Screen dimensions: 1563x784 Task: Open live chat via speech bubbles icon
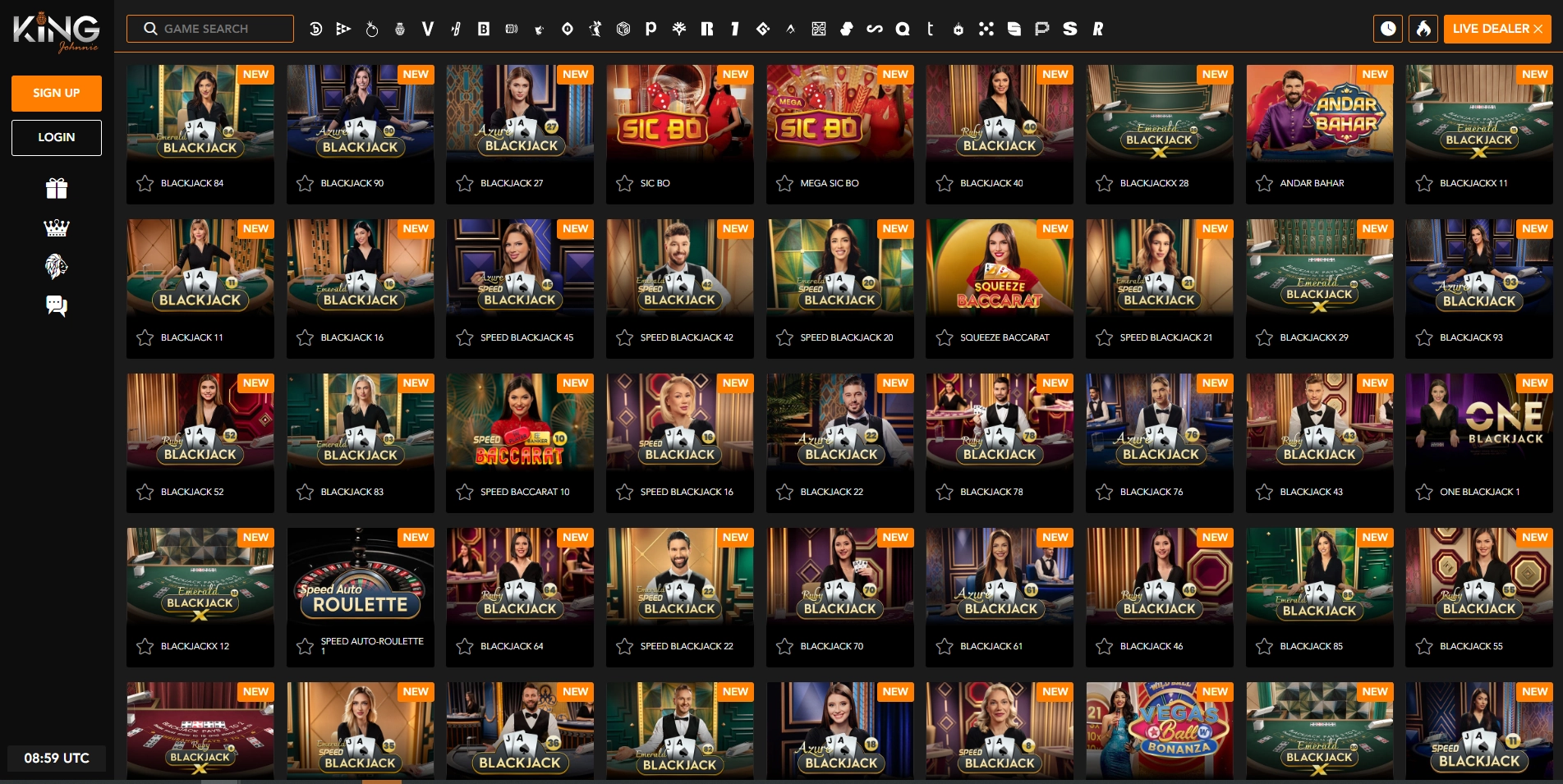(55, 305)
